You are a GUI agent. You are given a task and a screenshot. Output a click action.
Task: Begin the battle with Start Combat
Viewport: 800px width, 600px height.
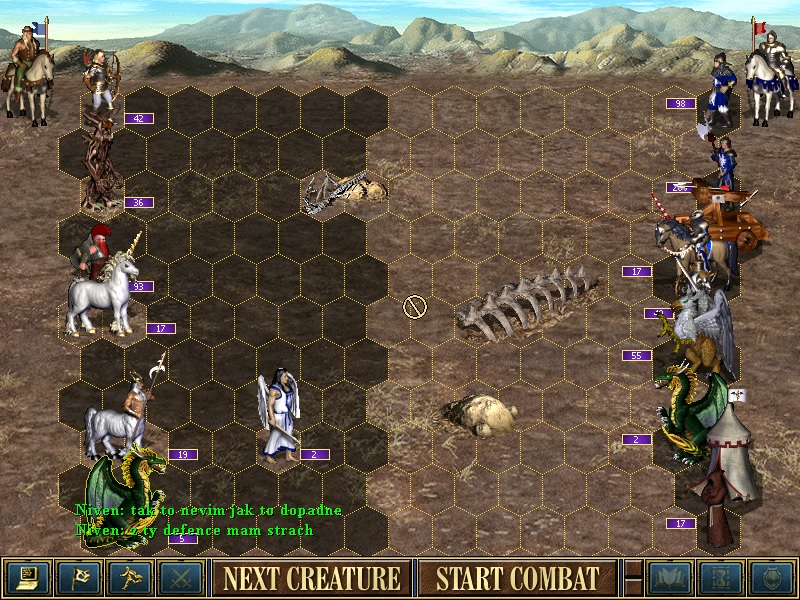coord(516,578)
